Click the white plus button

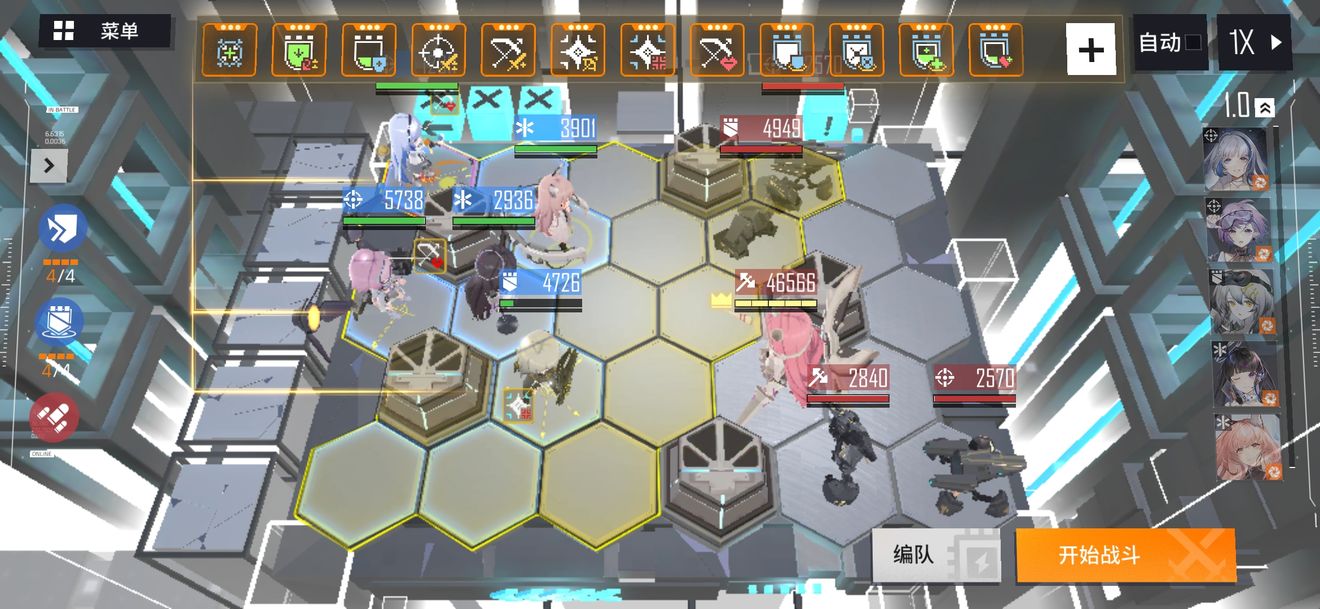(1091, 49)
